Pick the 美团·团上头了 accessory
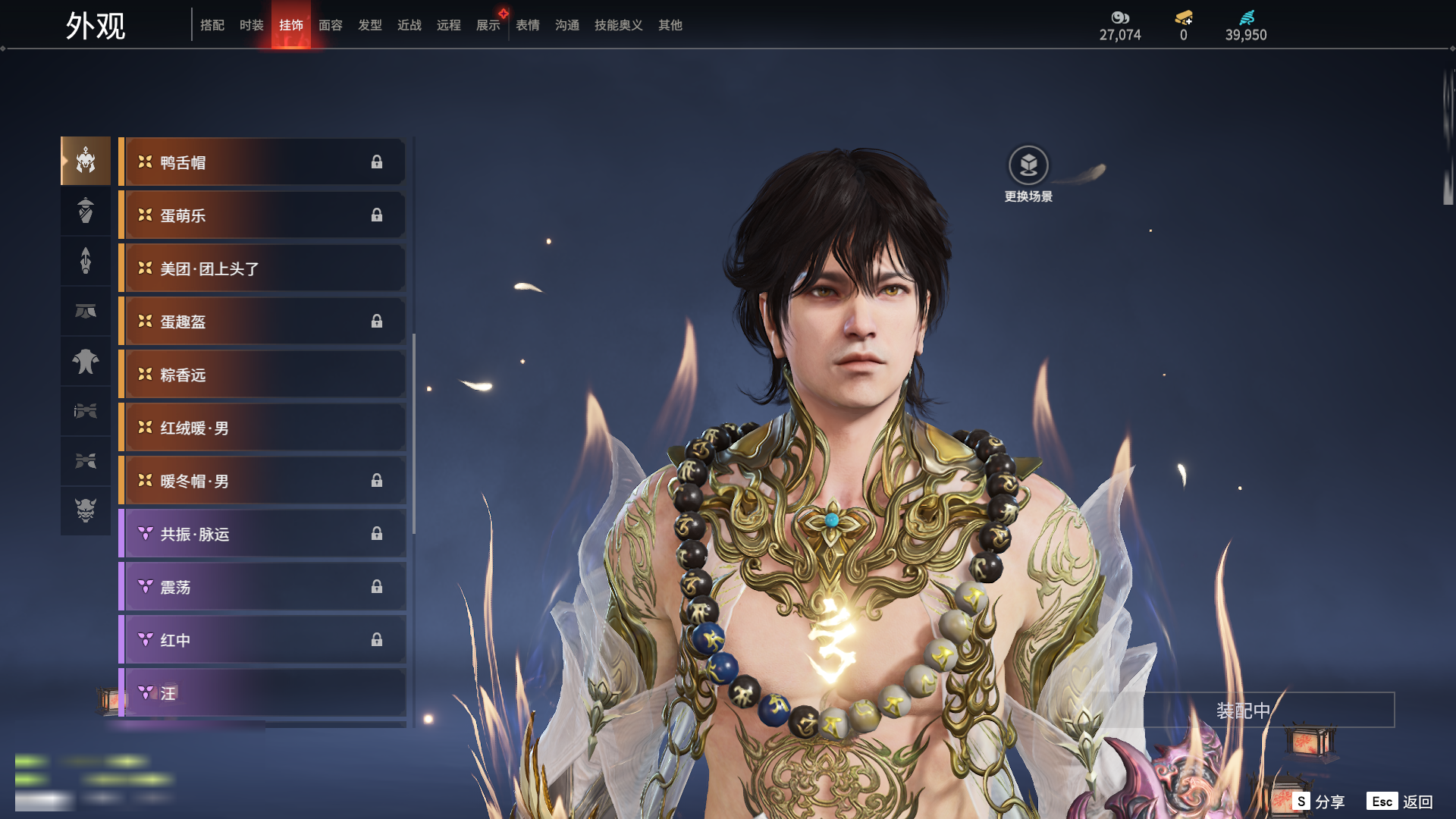1456x819 pixels. (262, 268)
